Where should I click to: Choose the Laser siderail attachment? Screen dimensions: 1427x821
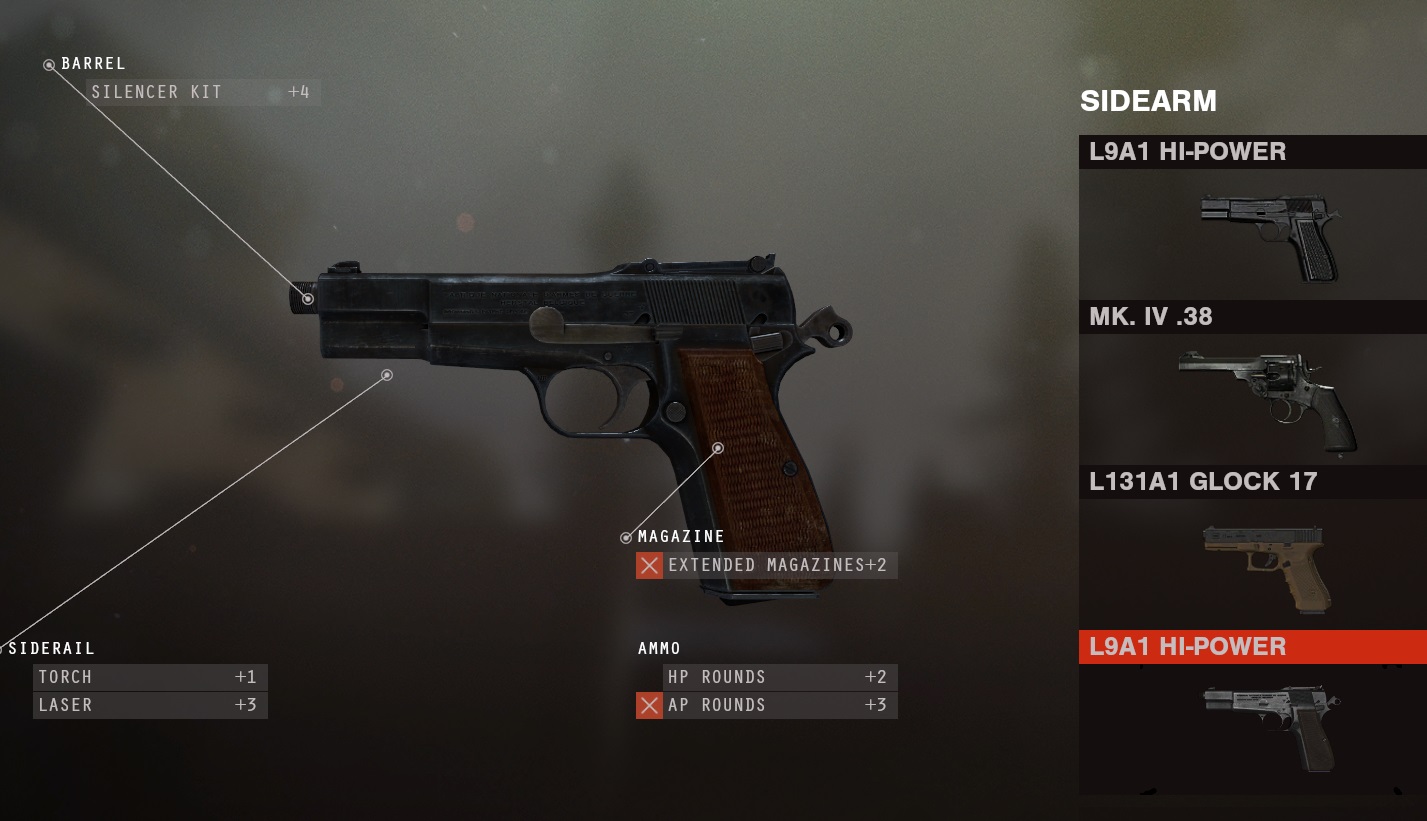tap(150, 705)
